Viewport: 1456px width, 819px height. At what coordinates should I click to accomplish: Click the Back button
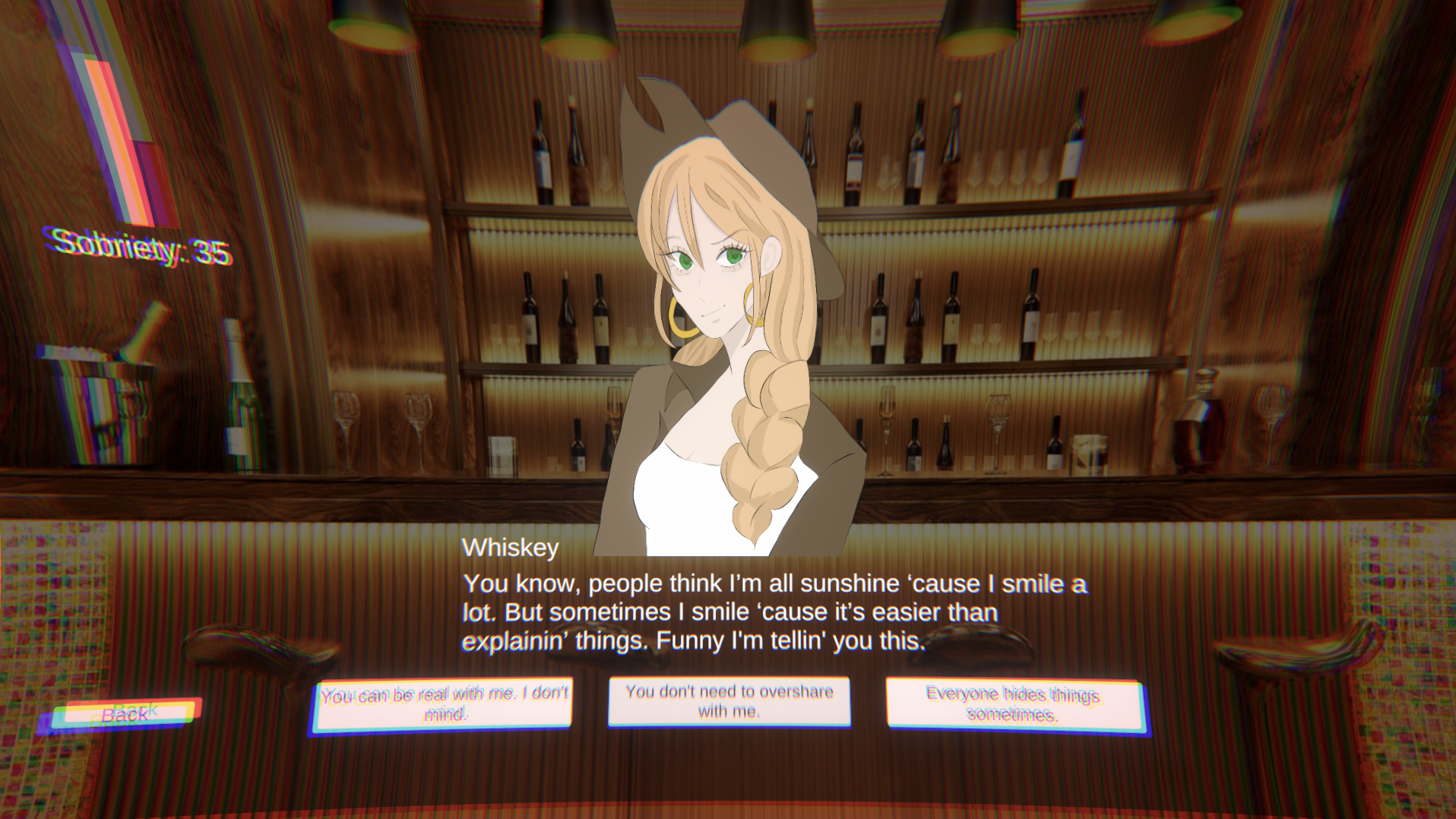click(126, 713)
